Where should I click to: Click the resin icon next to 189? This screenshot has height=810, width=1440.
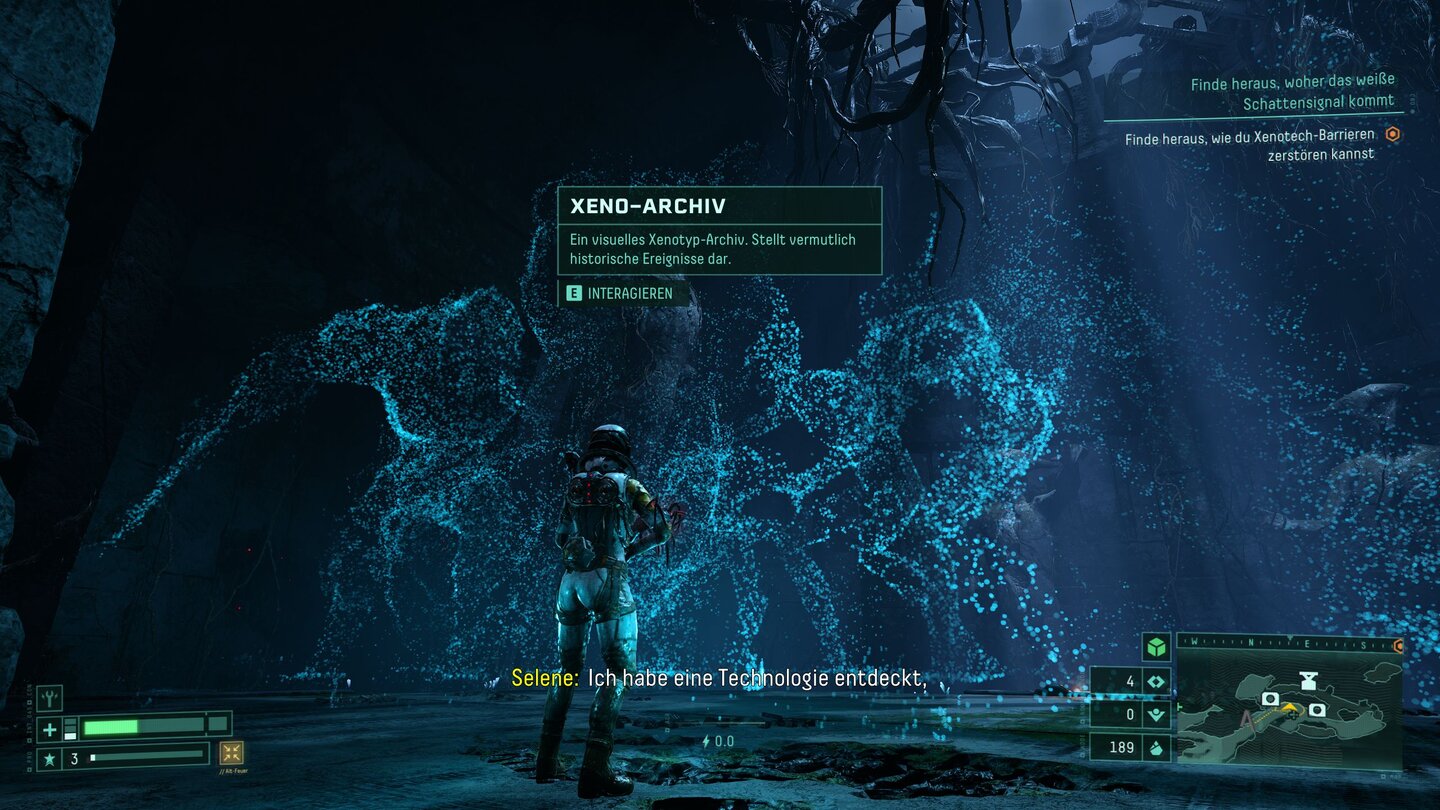1156,747
